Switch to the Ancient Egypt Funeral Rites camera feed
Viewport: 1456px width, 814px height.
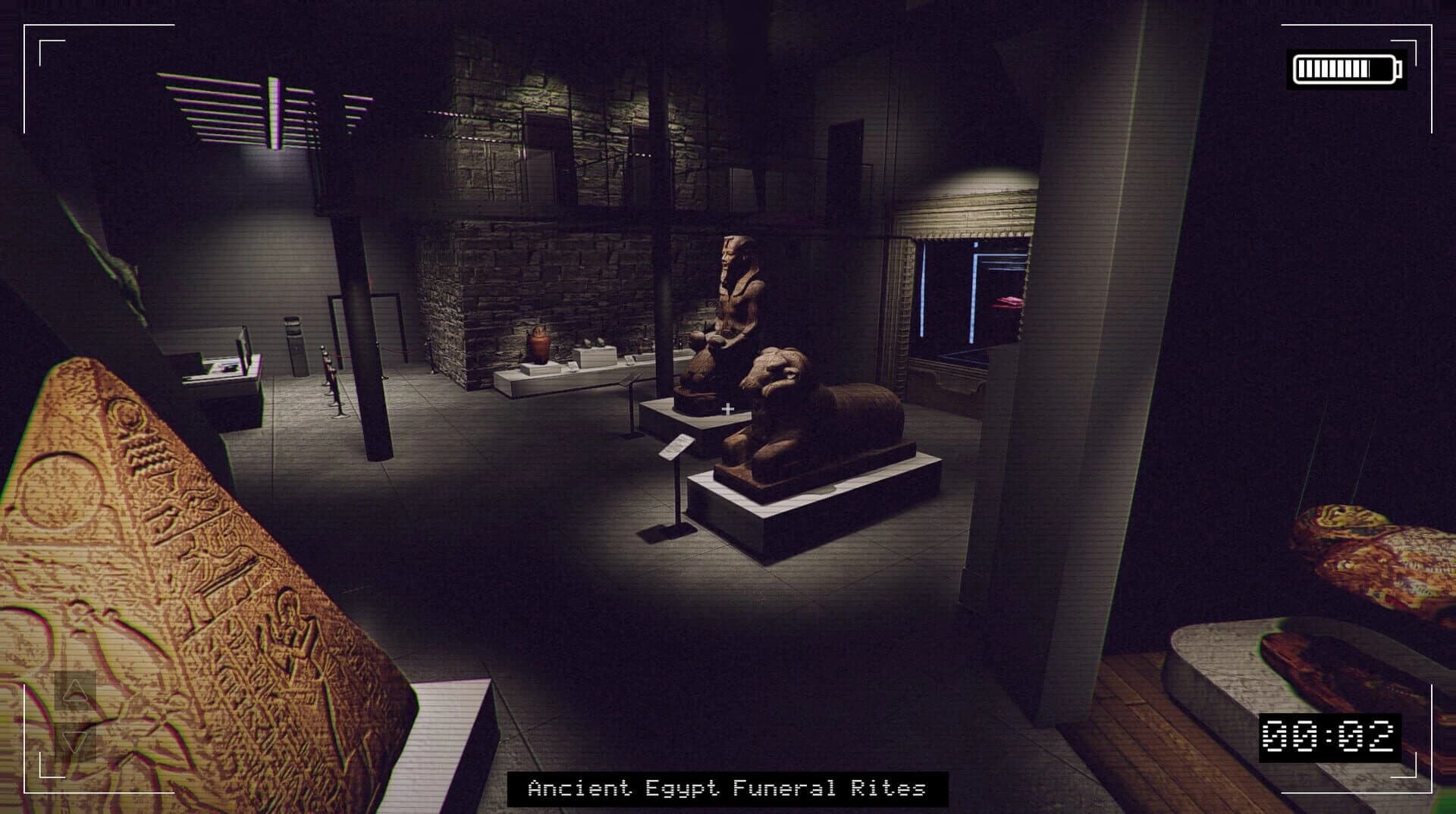click(728, 788)
